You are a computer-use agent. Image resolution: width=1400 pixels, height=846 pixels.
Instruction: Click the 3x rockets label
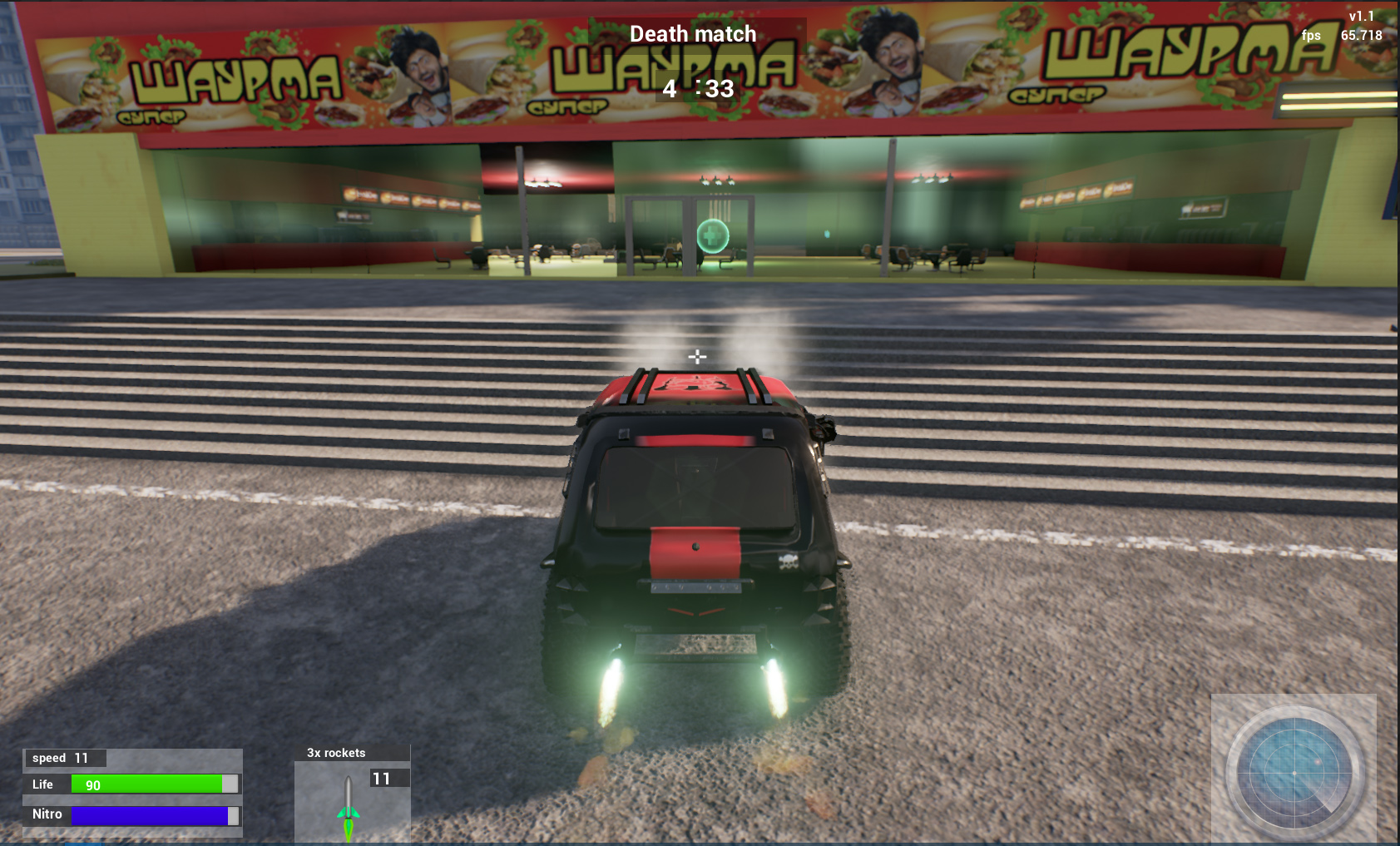coord(336,753)
